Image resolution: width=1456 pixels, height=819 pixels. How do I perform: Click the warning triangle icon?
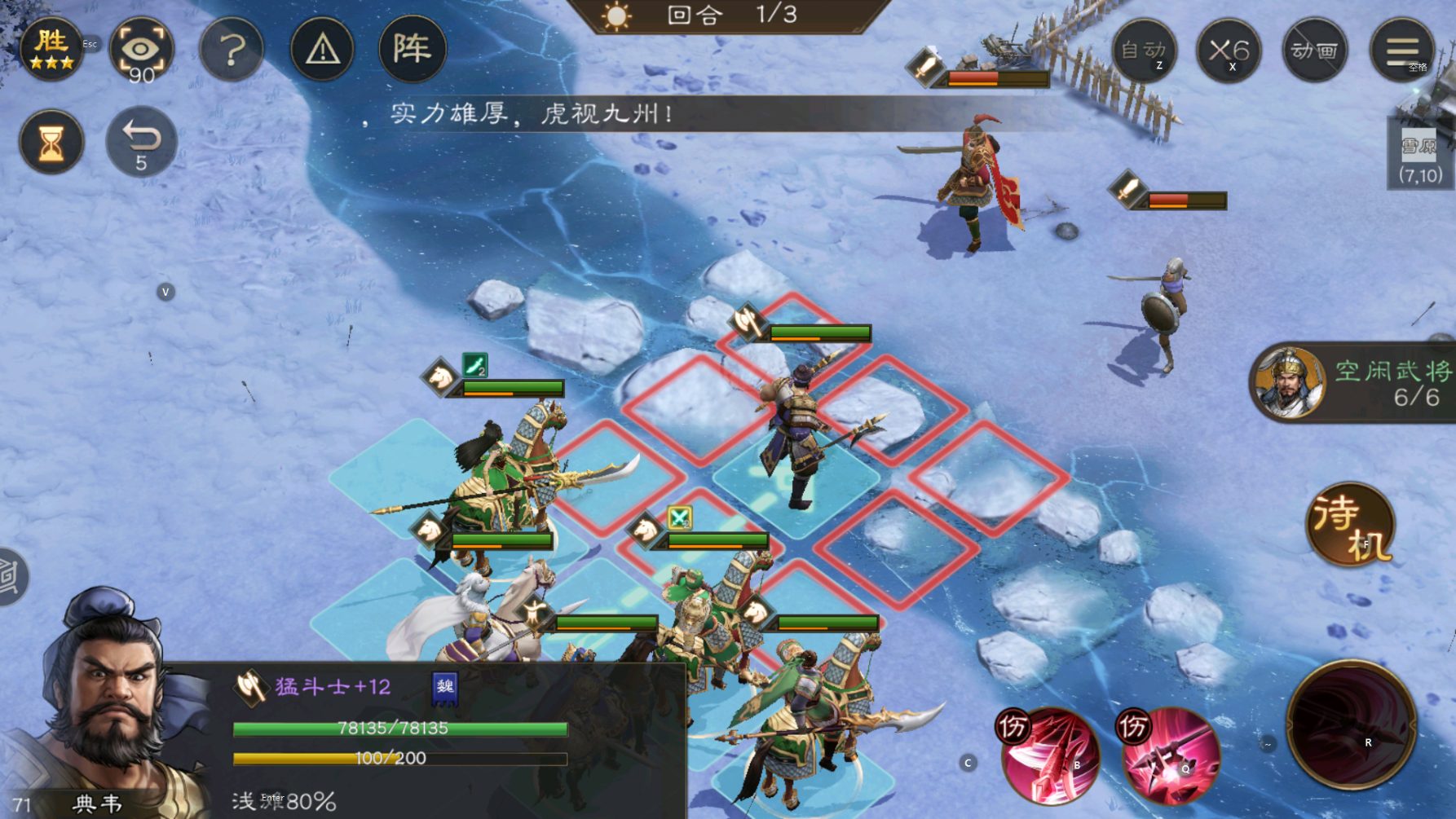322,51
